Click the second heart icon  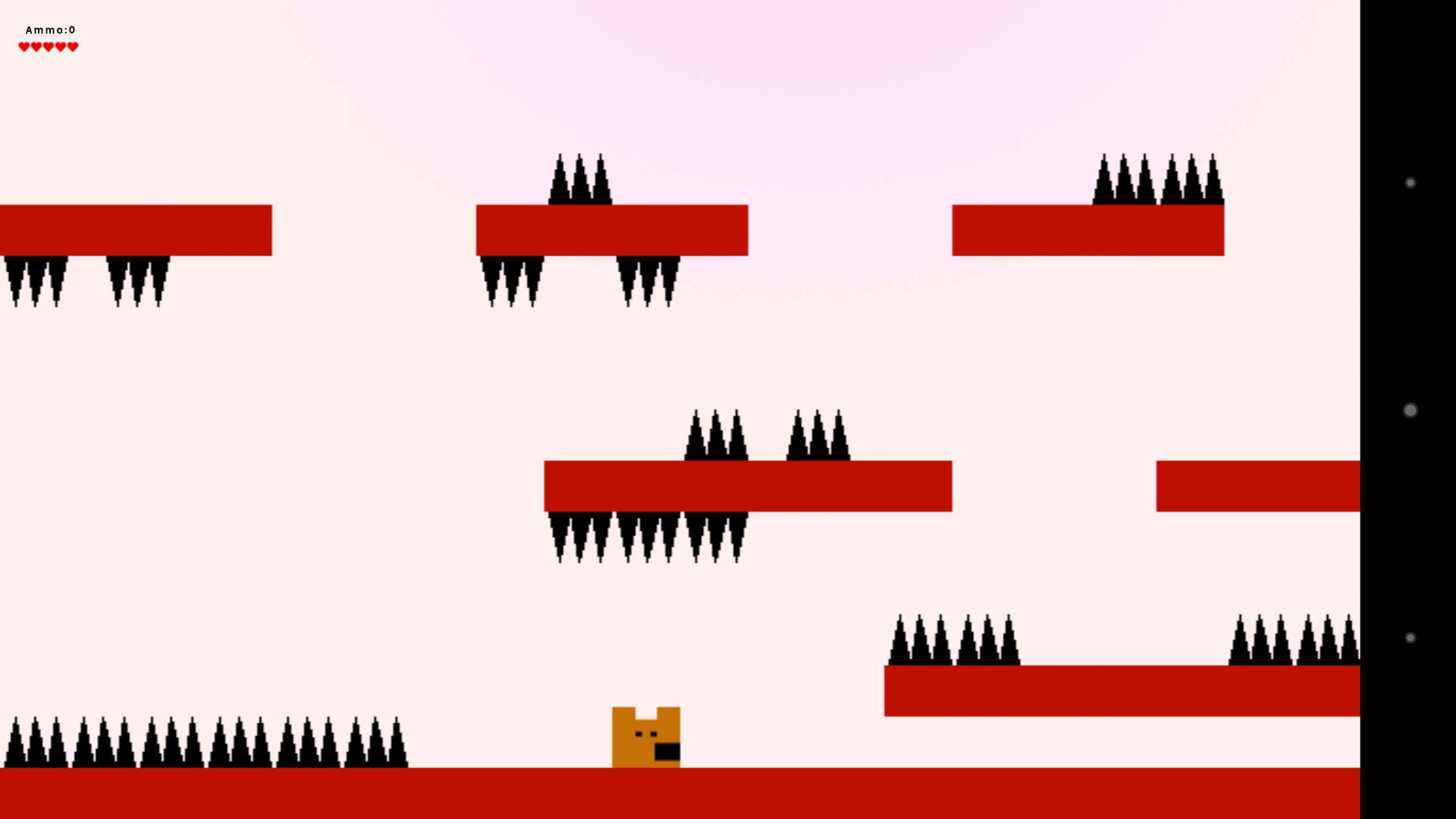36,46
